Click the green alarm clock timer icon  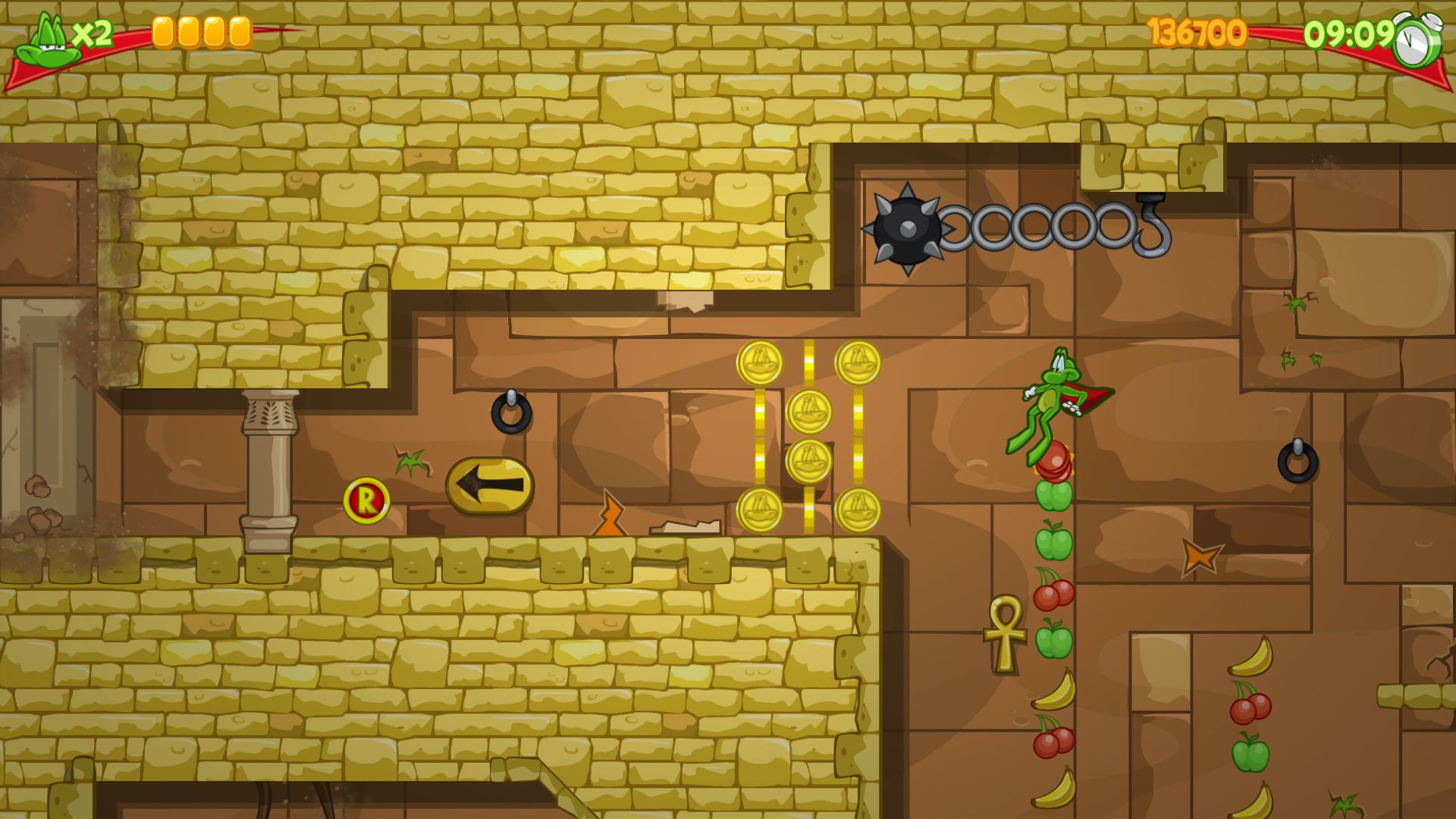[x=1417, y=42]
